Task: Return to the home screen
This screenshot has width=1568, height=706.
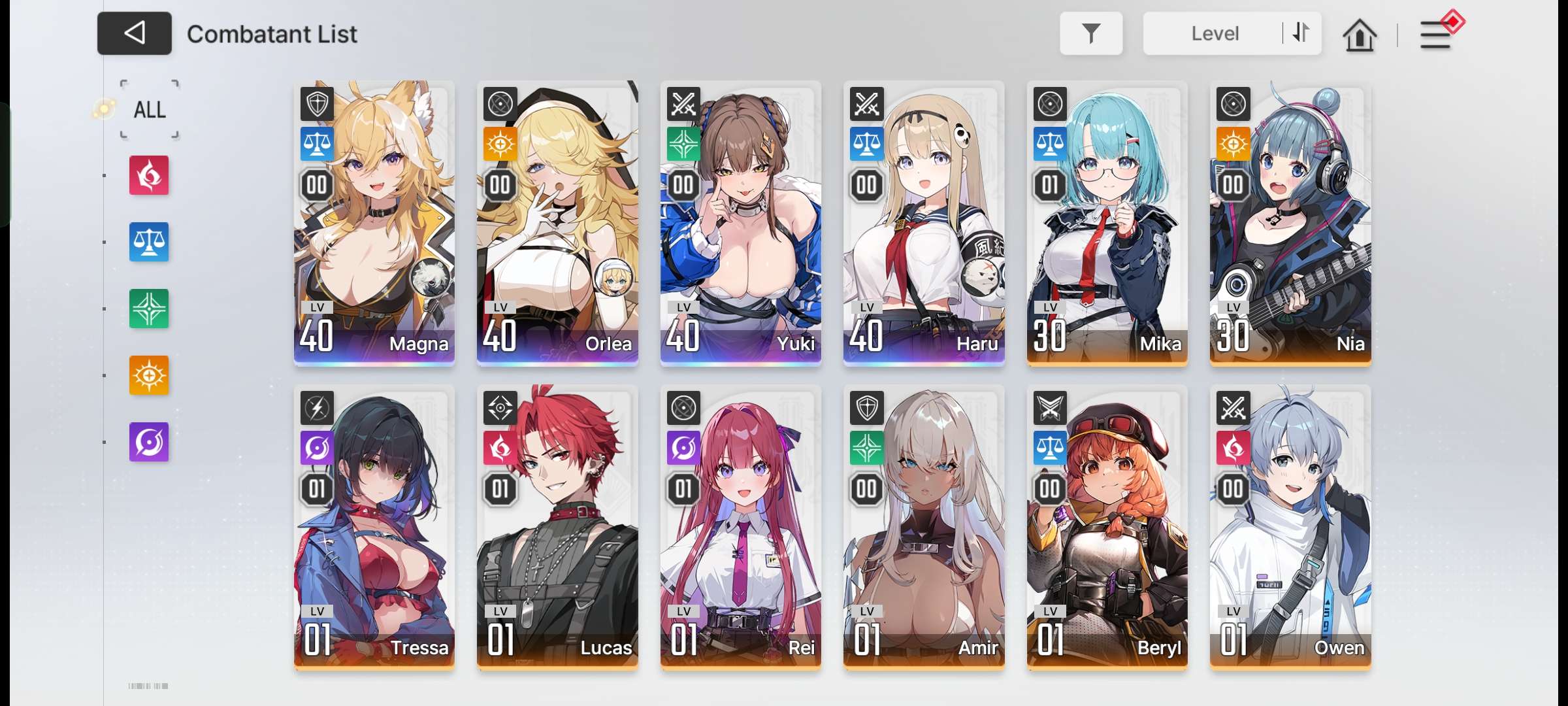Action: [x=1360, y=35]
